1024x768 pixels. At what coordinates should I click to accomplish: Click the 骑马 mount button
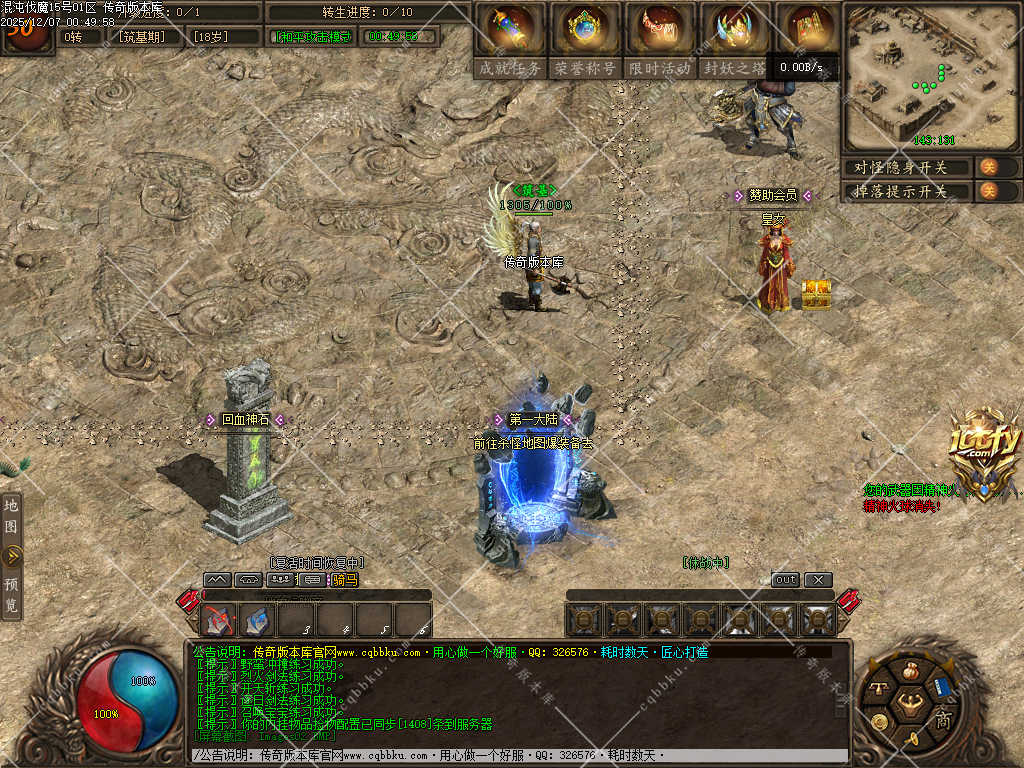[344, 580]
